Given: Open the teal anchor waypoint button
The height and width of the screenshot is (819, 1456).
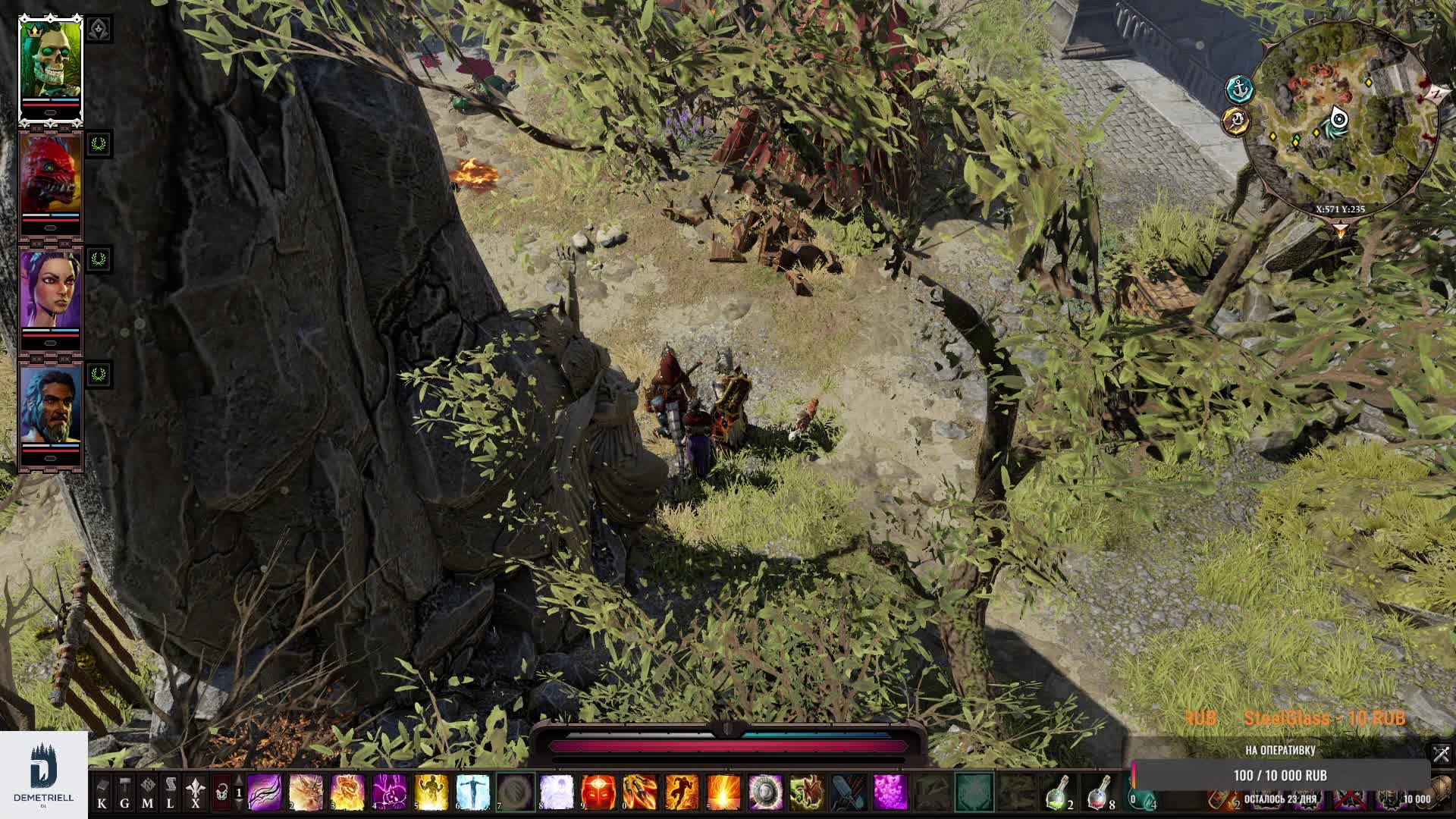Looking at the screenshot, I should click(x=1239, y=89).
